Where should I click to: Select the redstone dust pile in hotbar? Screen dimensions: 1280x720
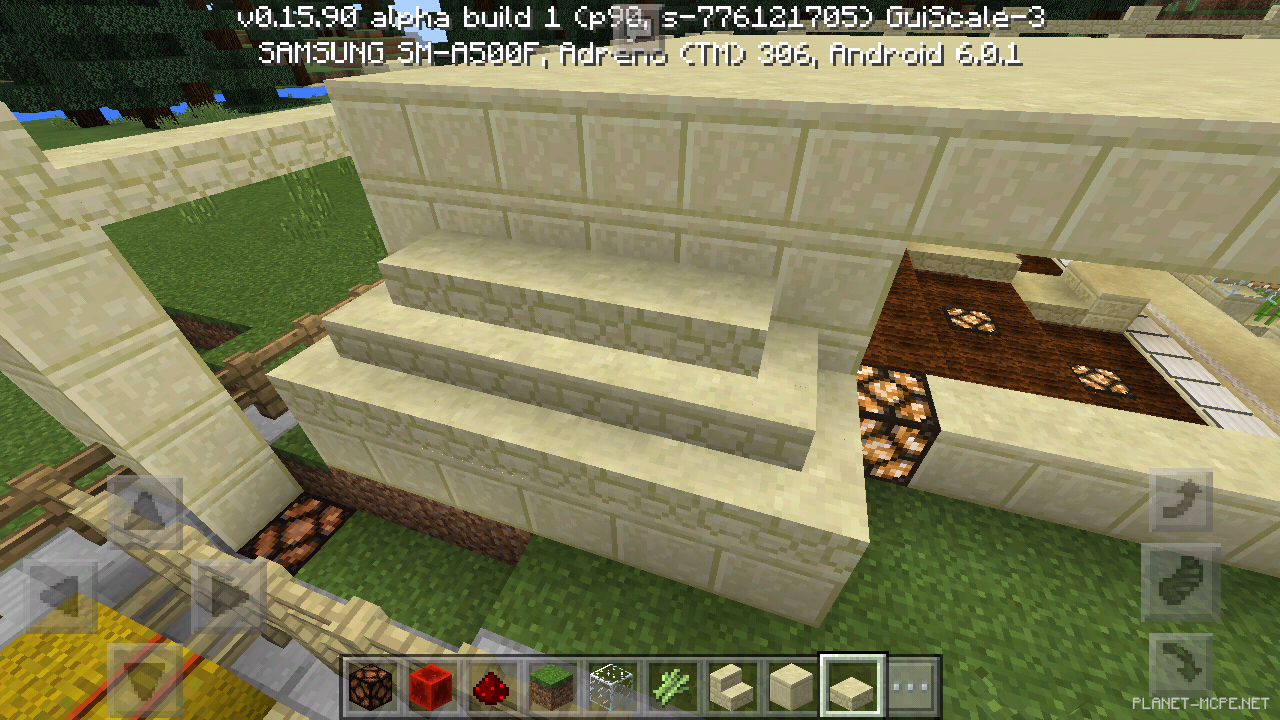pyautogui.click(x=491, y=681)
